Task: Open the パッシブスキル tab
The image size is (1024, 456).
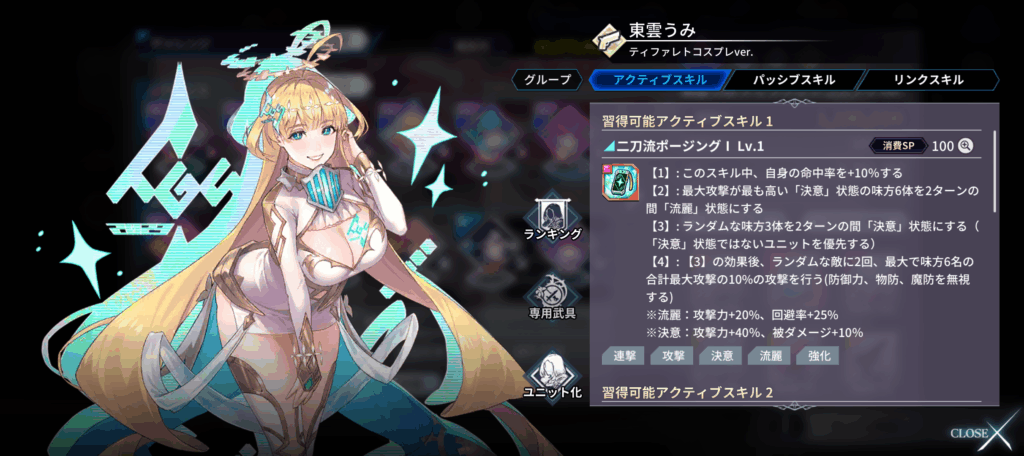Action: (x=791, y=80)
